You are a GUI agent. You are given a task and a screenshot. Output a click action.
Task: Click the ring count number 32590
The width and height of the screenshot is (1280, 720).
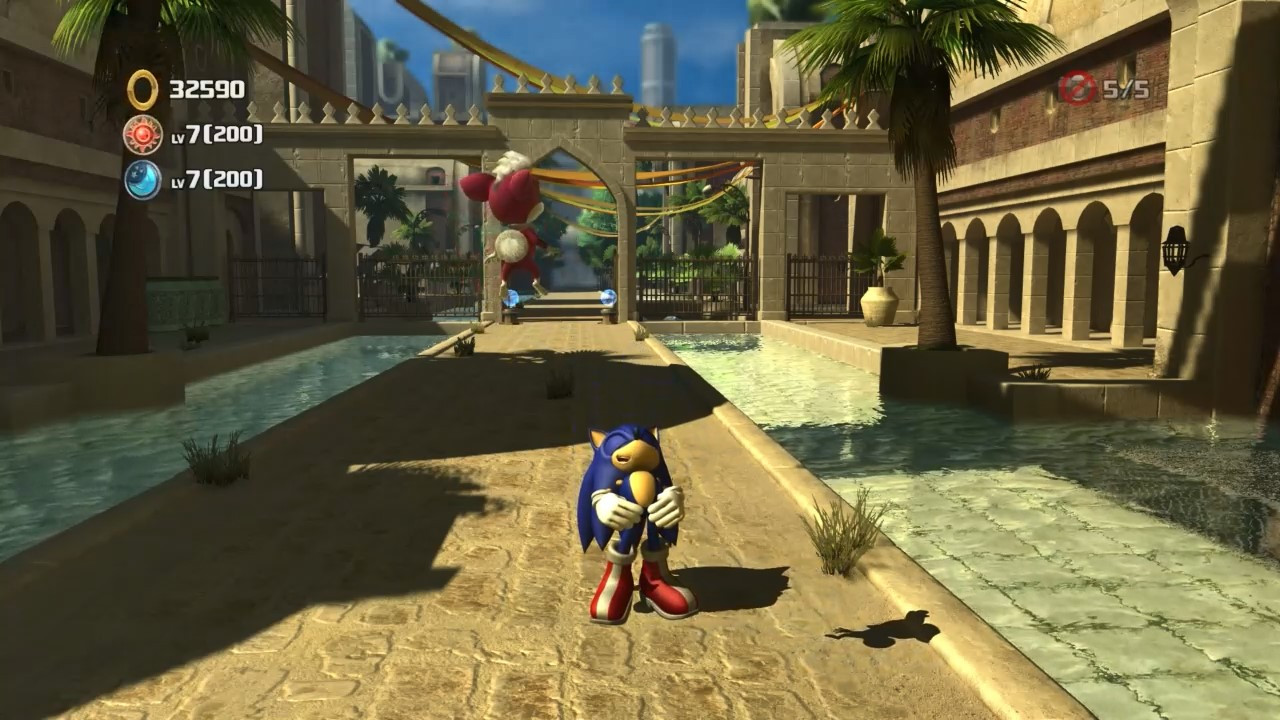pyautogui.click(x=207, y=88)
